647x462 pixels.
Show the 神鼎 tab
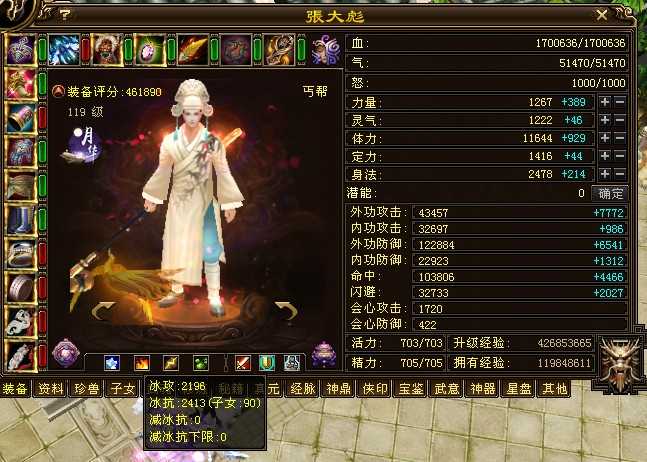click(340, 388)
